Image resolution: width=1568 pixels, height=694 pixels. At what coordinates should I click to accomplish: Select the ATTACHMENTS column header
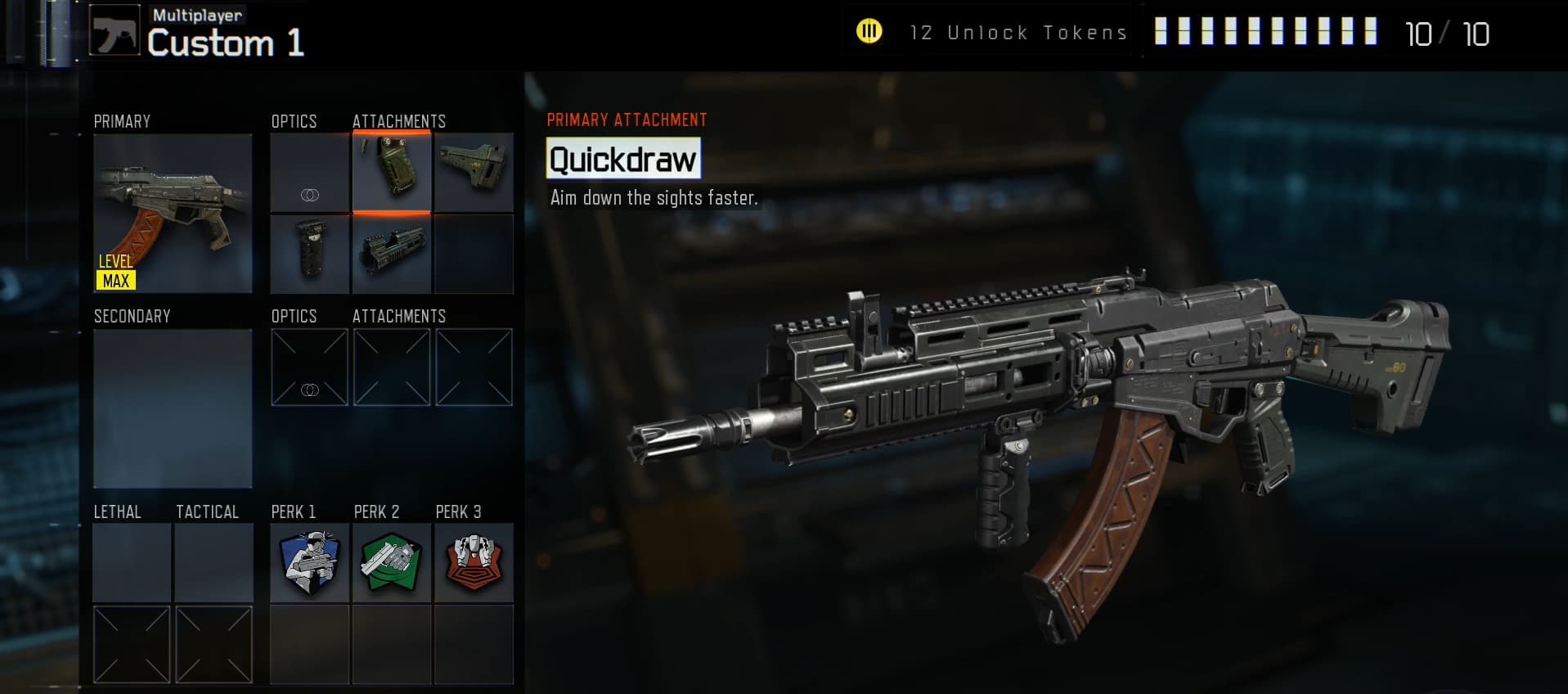pos(399,120)
